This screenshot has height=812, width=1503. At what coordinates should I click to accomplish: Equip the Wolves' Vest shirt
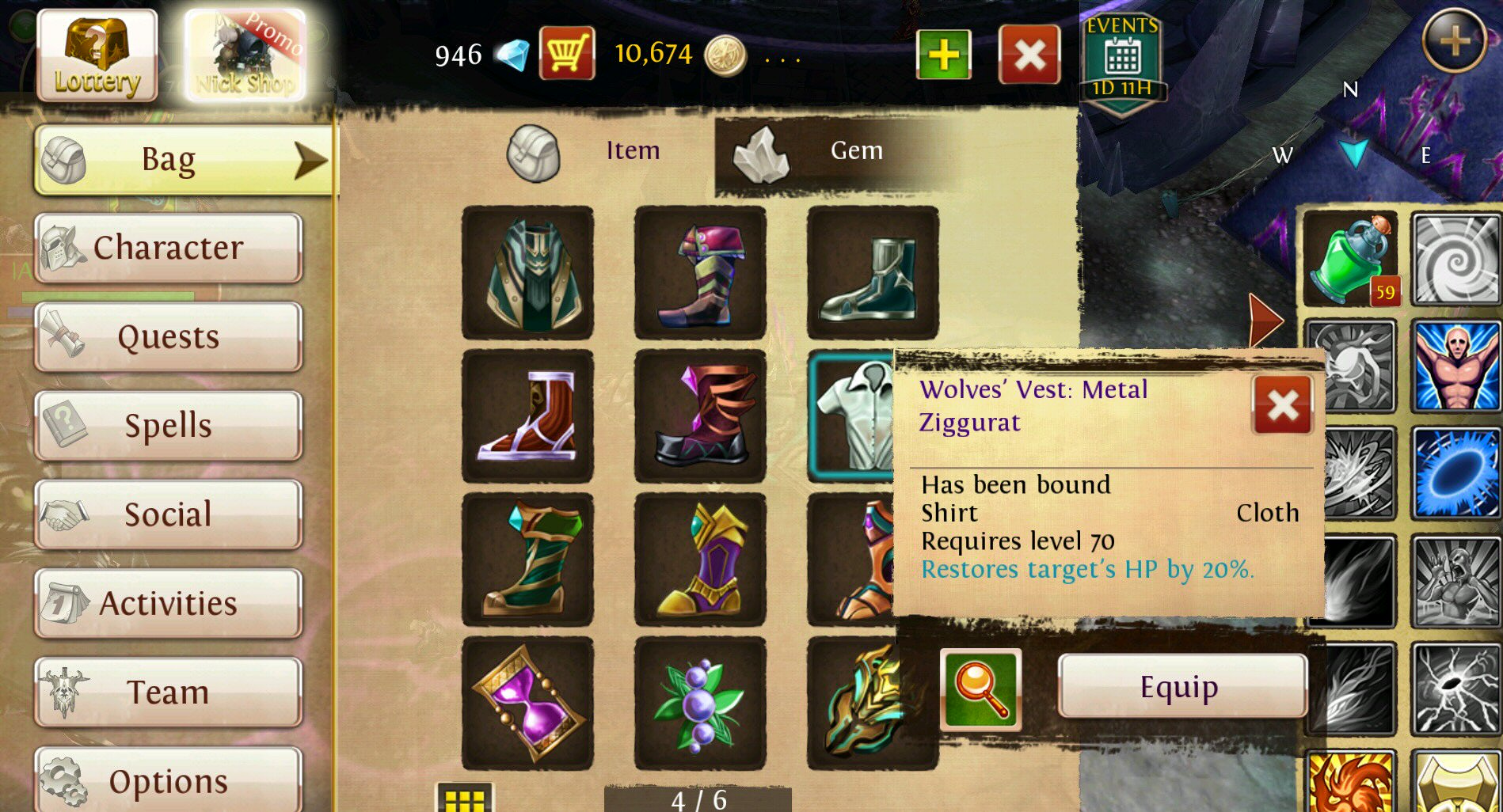point(1180,686)
